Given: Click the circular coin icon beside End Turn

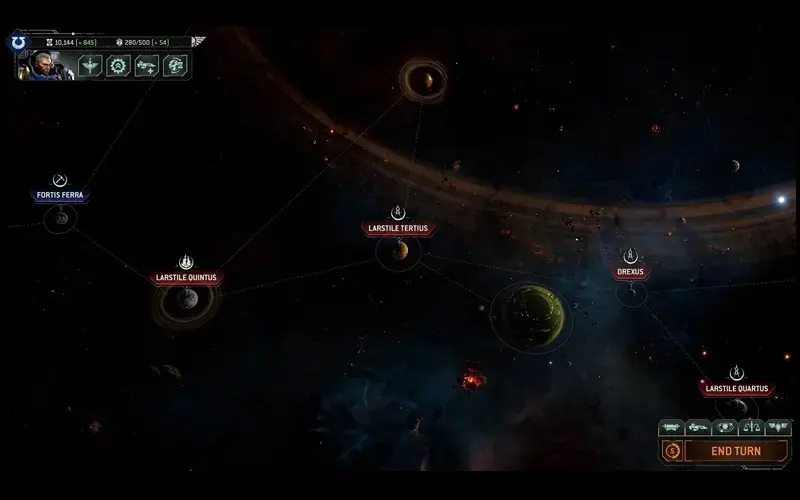Looking at the screenshot, I should (672, 451).
